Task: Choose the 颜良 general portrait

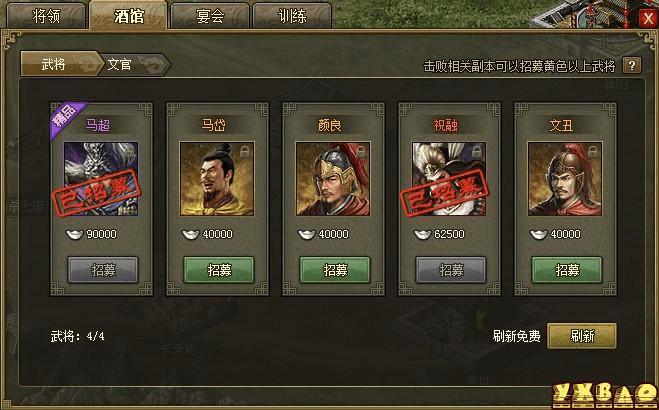Action: [334, 178]
